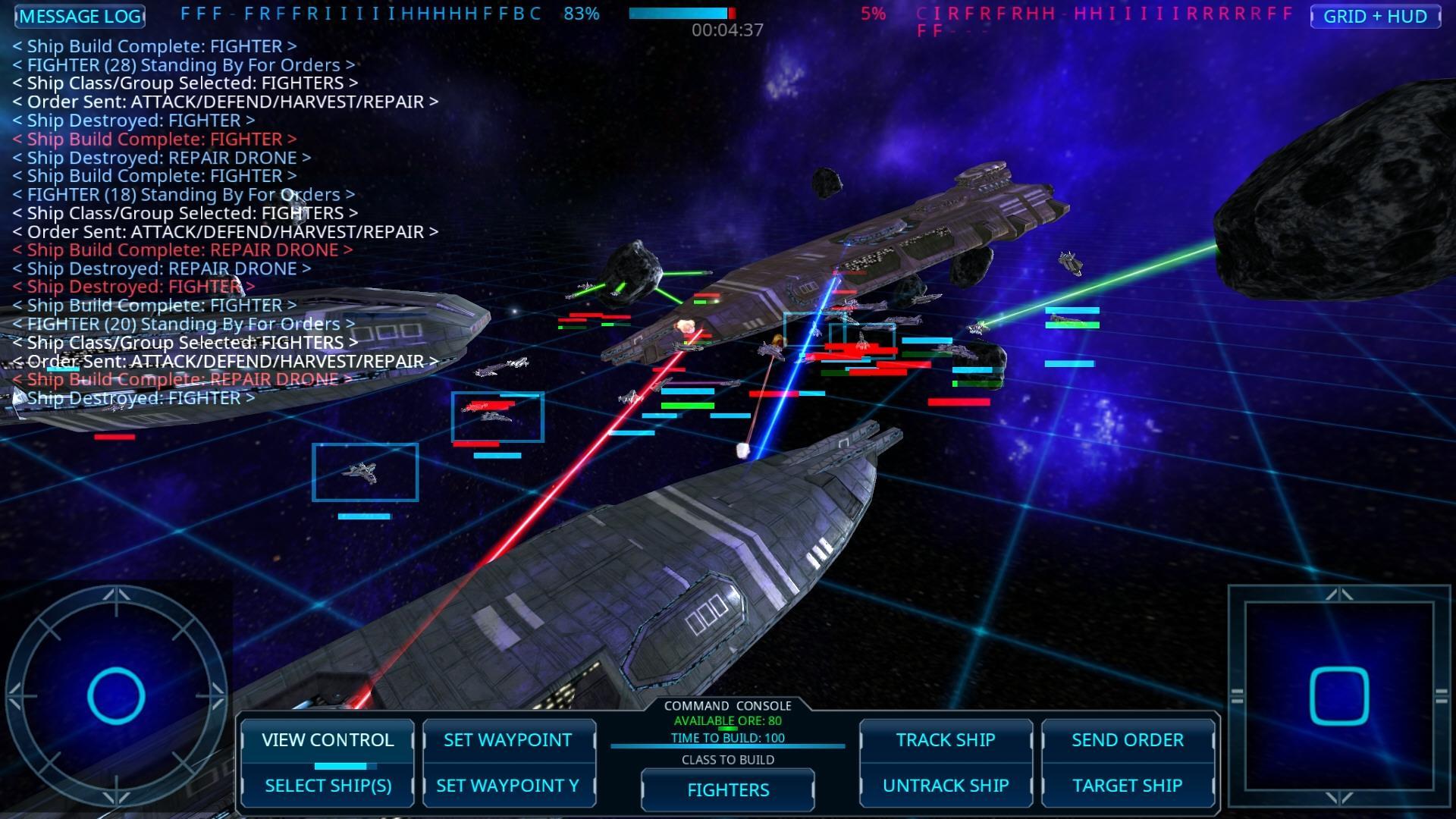Open the FIGHTERS class to build selector
Screen dimensions: 1456x819
[x=726, y=789]
